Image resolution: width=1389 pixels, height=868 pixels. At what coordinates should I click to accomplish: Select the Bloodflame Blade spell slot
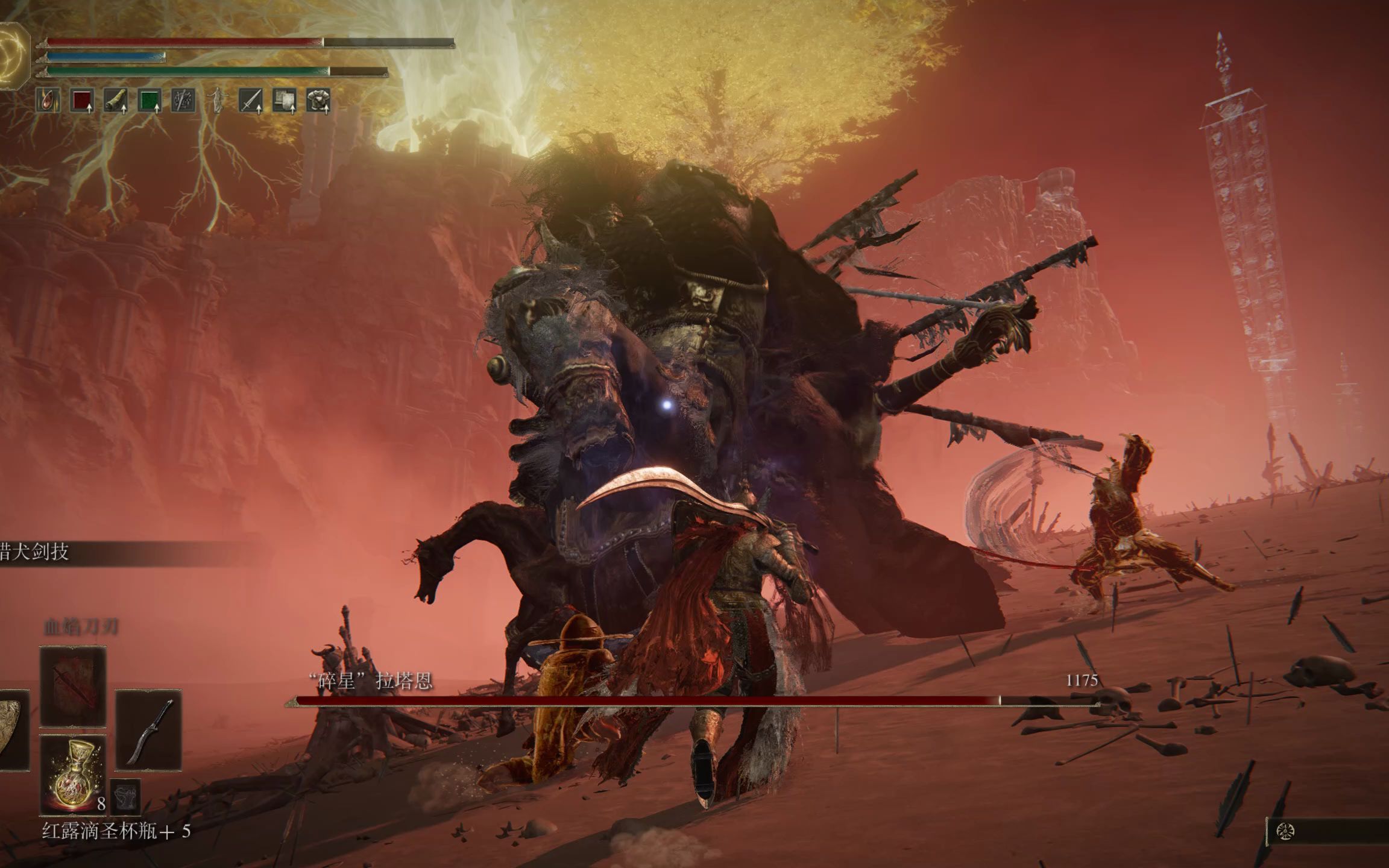coord(73,686)
